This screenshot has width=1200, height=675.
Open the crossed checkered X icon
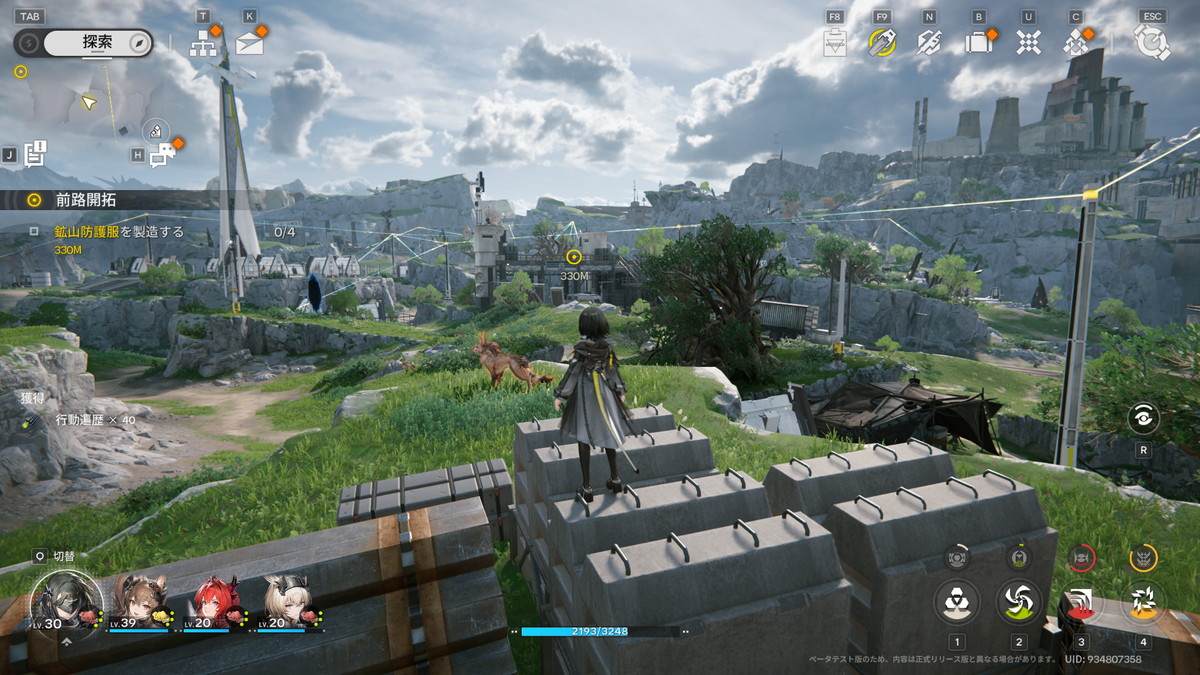[1028, 42]
